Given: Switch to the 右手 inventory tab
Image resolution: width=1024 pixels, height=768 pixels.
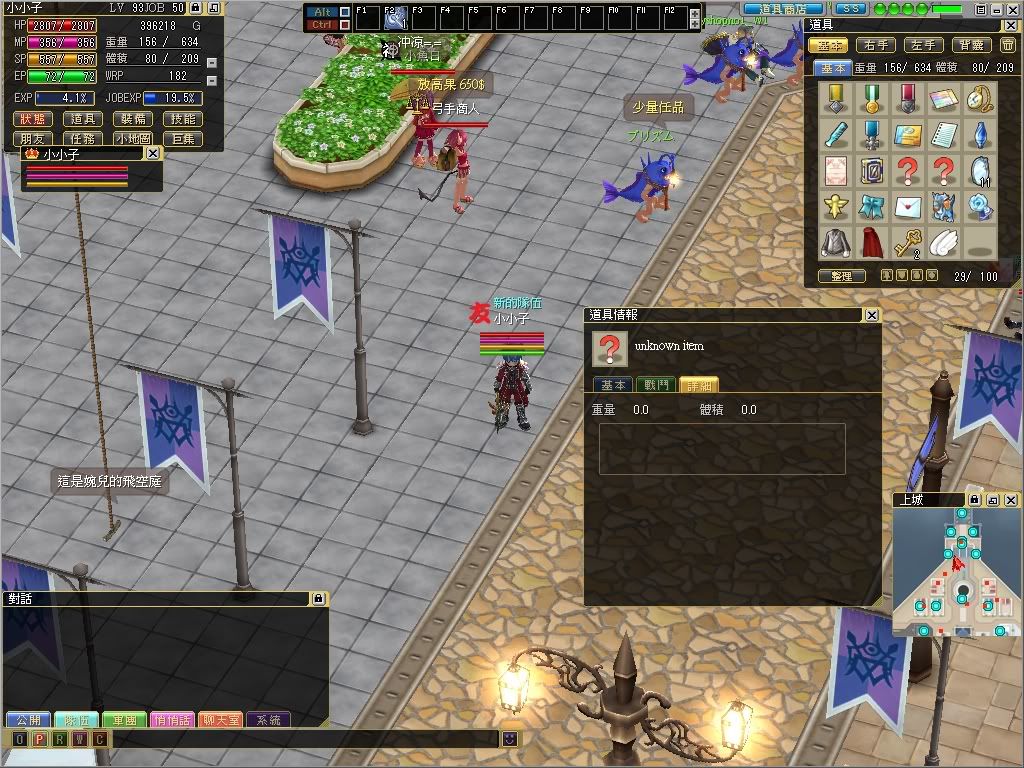Looking at the screenshot, I should 876,45.
